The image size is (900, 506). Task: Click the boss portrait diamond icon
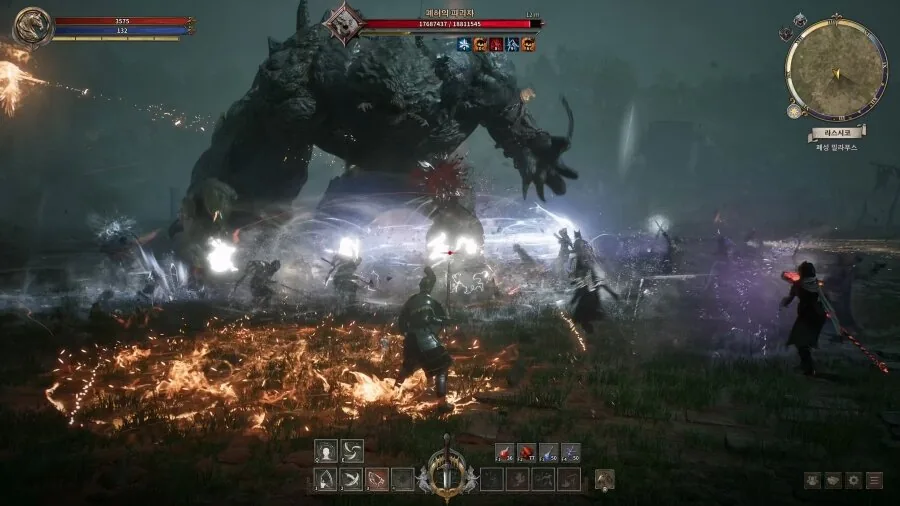345,22
